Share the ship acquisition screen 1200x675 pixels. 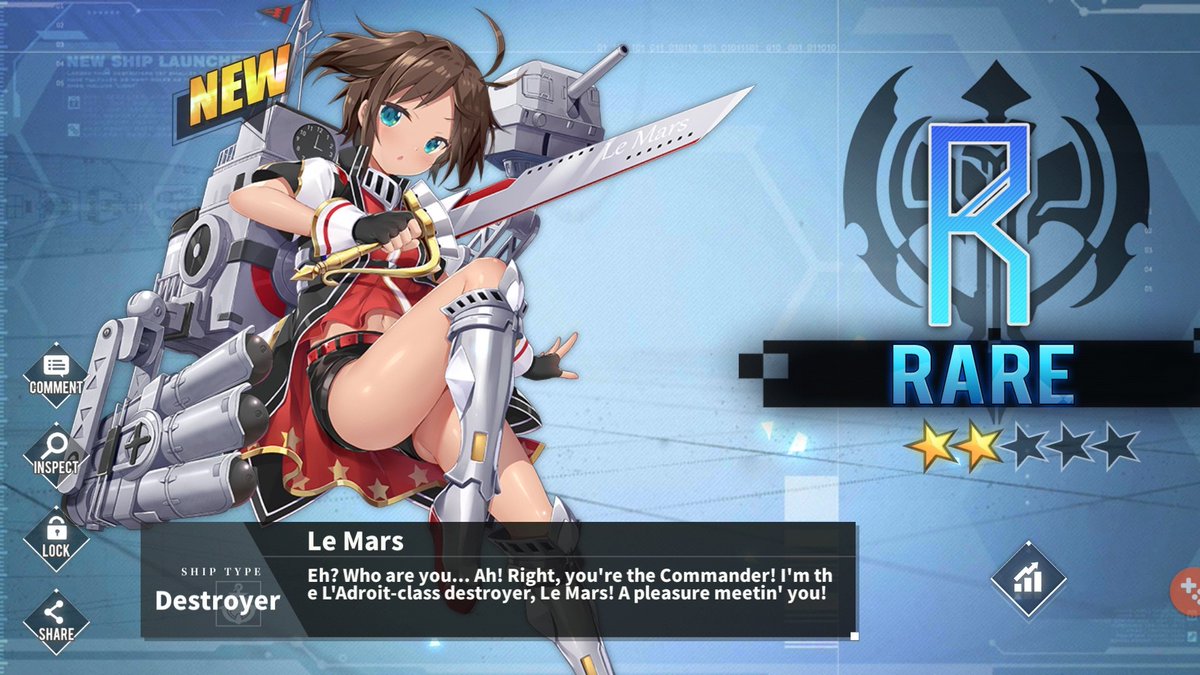[x=56, y=620]
